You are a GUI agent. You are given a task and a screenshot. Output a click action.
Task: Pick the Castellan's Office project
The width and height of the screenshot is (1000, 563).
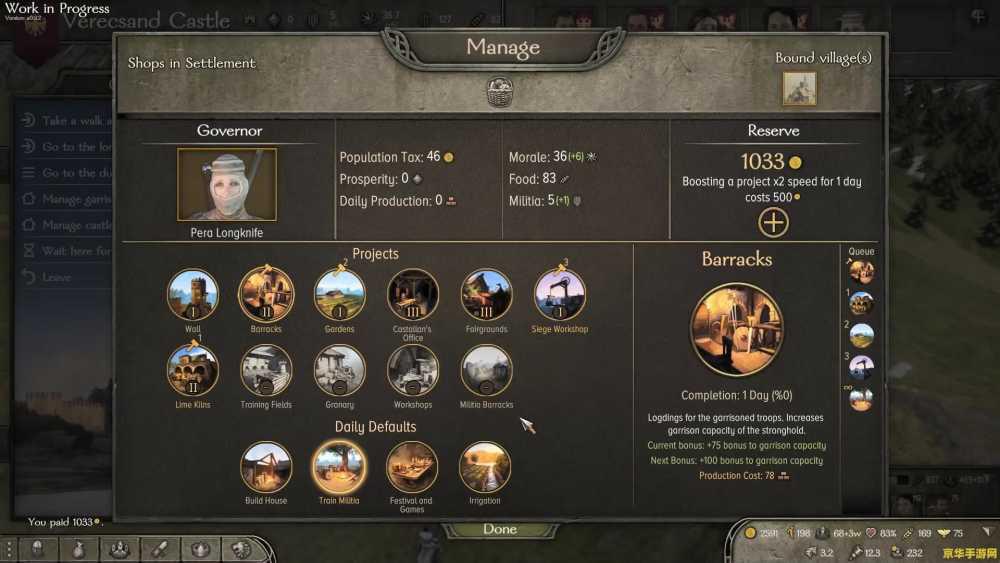tap(413, 295)
